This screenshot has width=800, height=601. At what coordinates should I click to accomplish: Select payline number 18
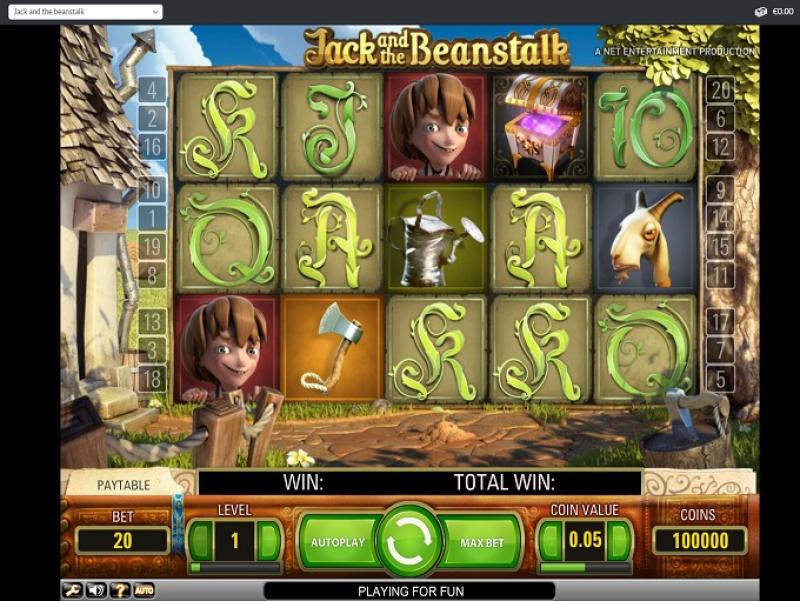[x=152, y=379]
